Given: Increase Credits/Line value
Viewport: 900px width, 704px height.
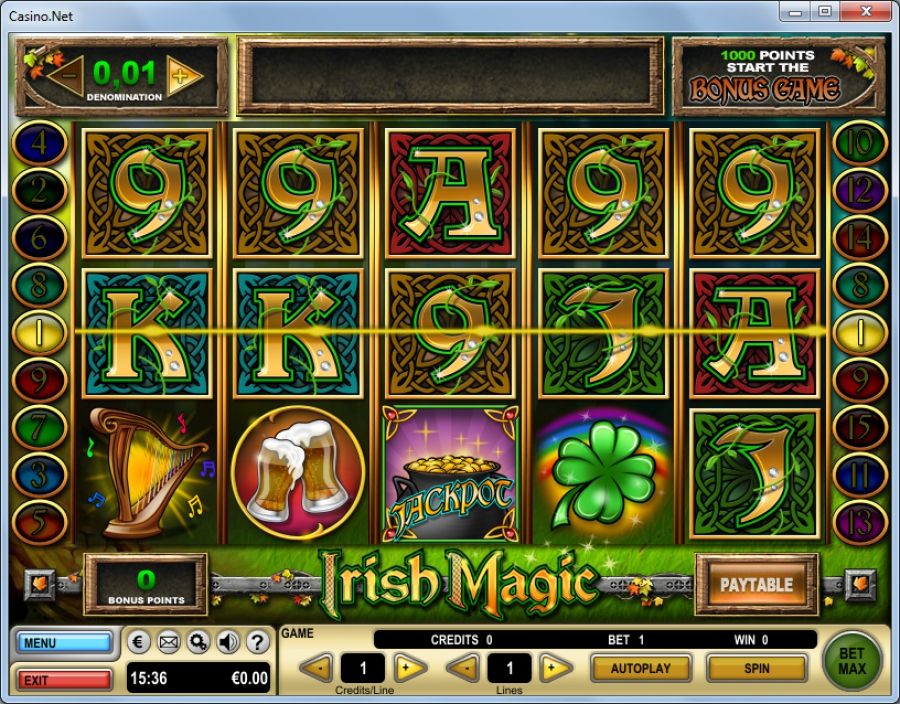Looking at the screenshot, I should 410,668.
